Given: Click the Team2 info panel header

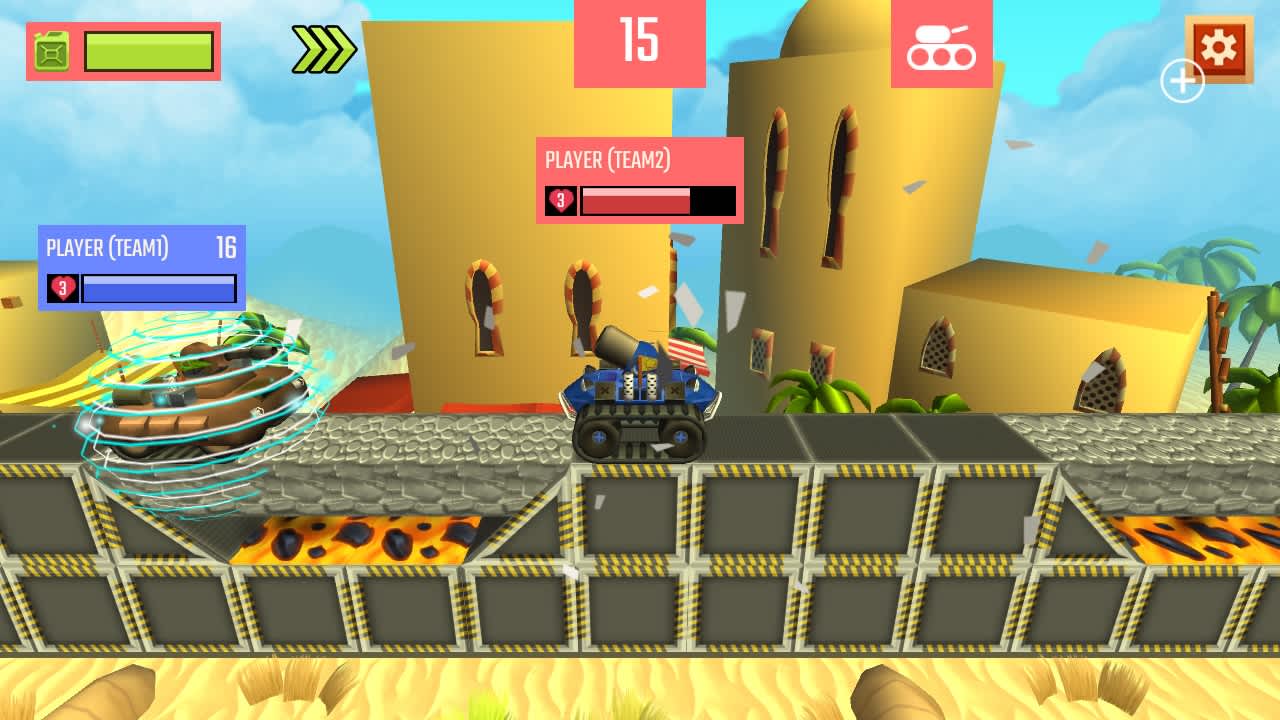Looking at the screenshot, I should (638, 159).
